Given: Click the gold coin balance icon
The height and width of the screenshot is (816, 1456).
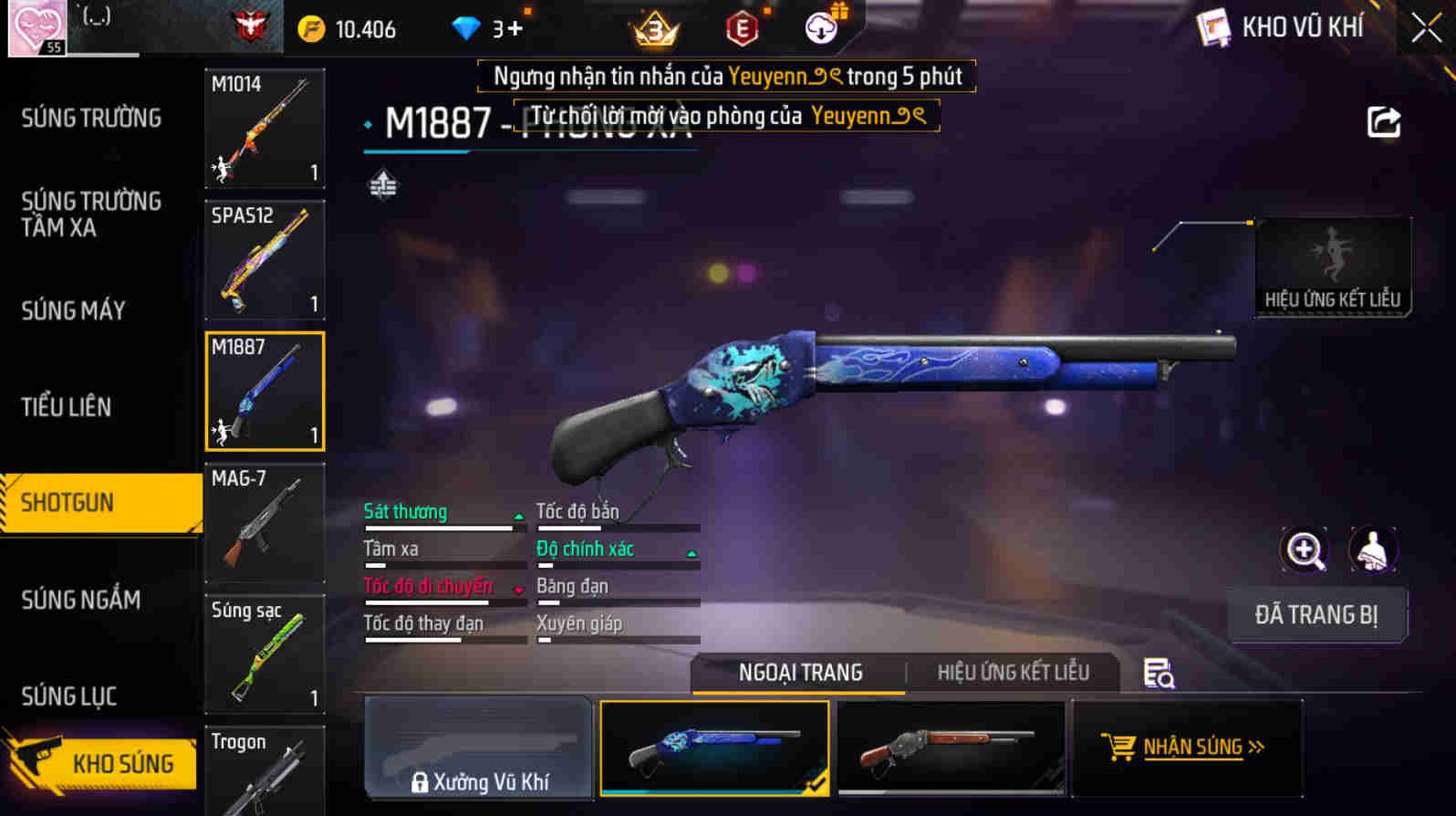Looking at the screenshot, I should point(312,27).
